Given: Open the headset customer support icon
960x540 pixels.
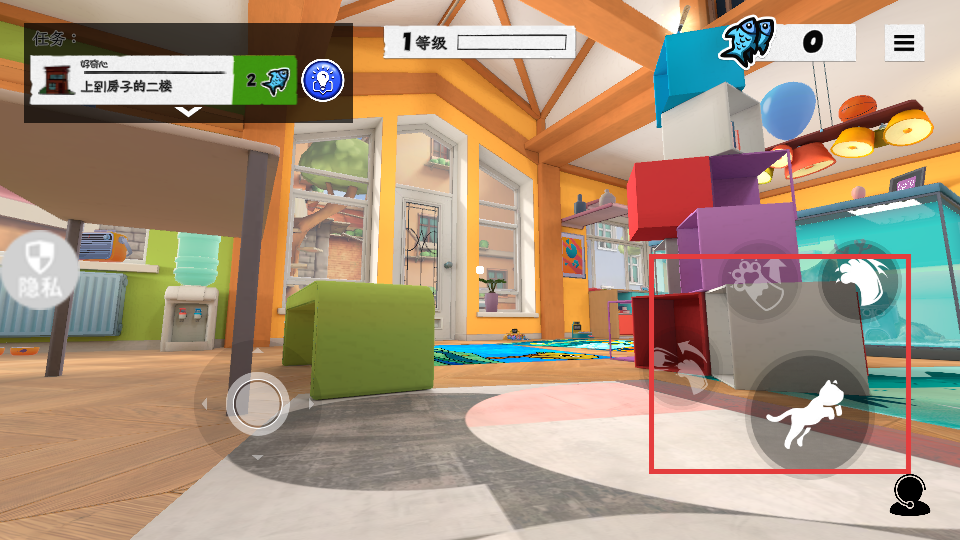Looking at the screenshot, I should click(x=909, y=494).
